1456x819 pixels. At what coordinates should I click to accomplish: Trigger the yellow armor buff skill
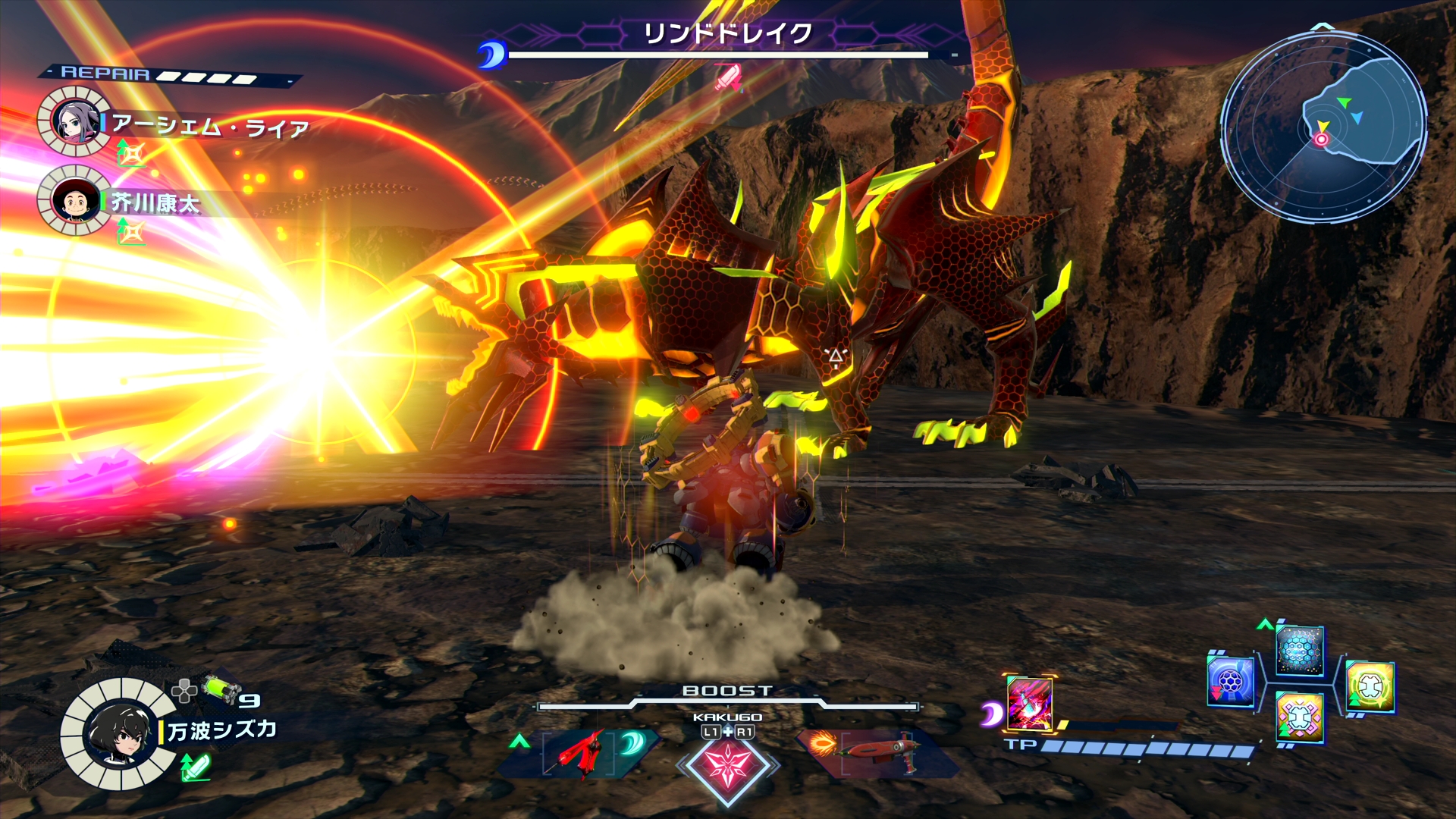click(1370, 687)
